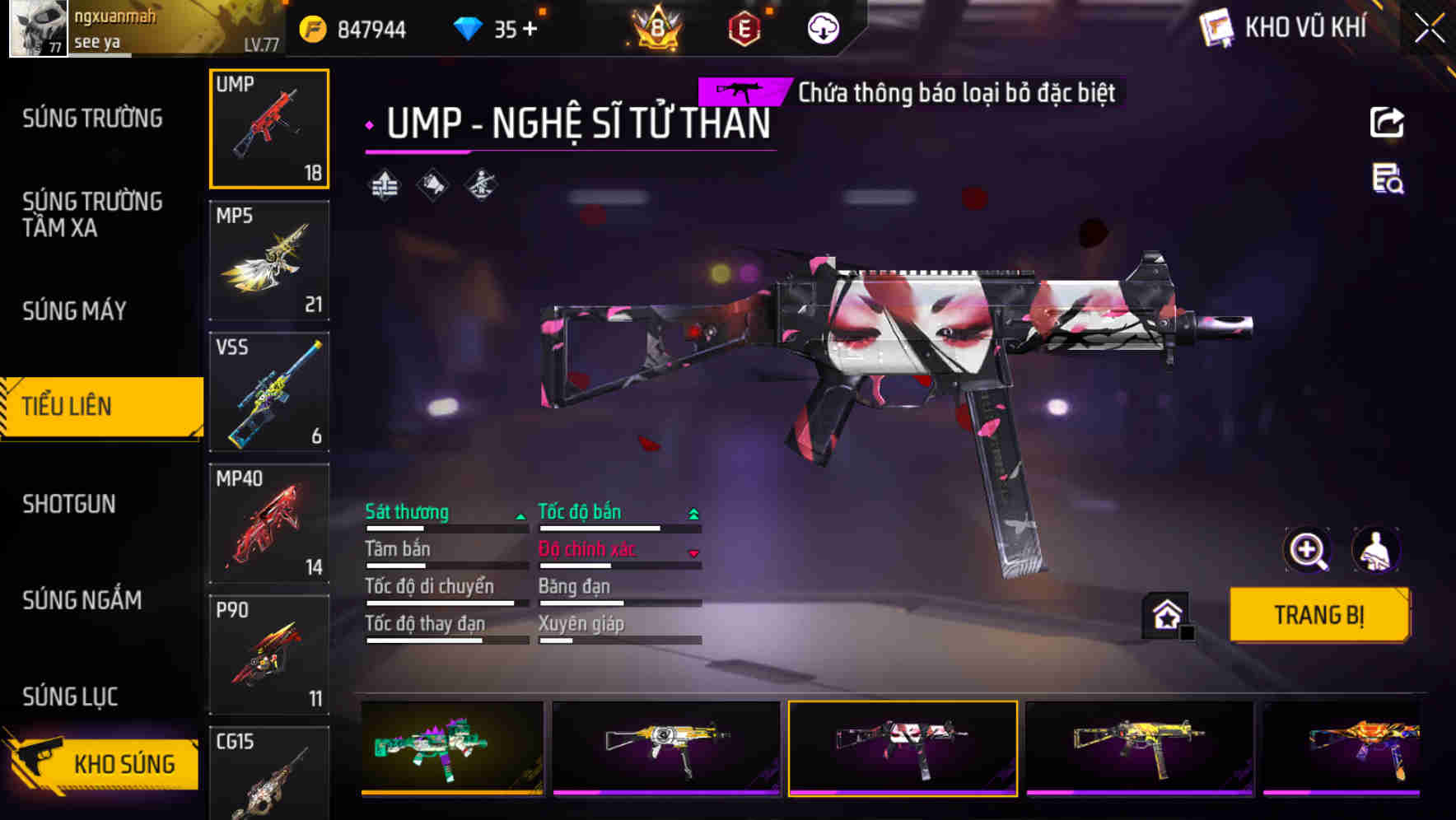1456x820 pixels.
Task: Click the soldier diamond icon under the weapon name
Action: (x=480, y=185)
